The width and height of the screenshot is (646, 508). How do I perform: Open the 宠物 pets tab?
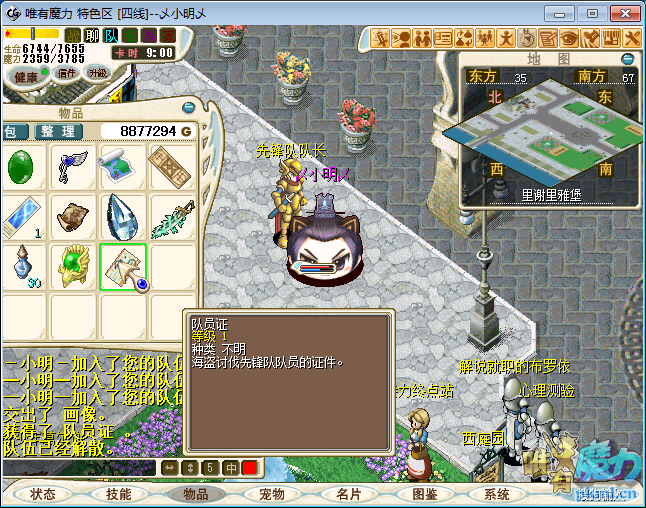[x=273, y=494]
